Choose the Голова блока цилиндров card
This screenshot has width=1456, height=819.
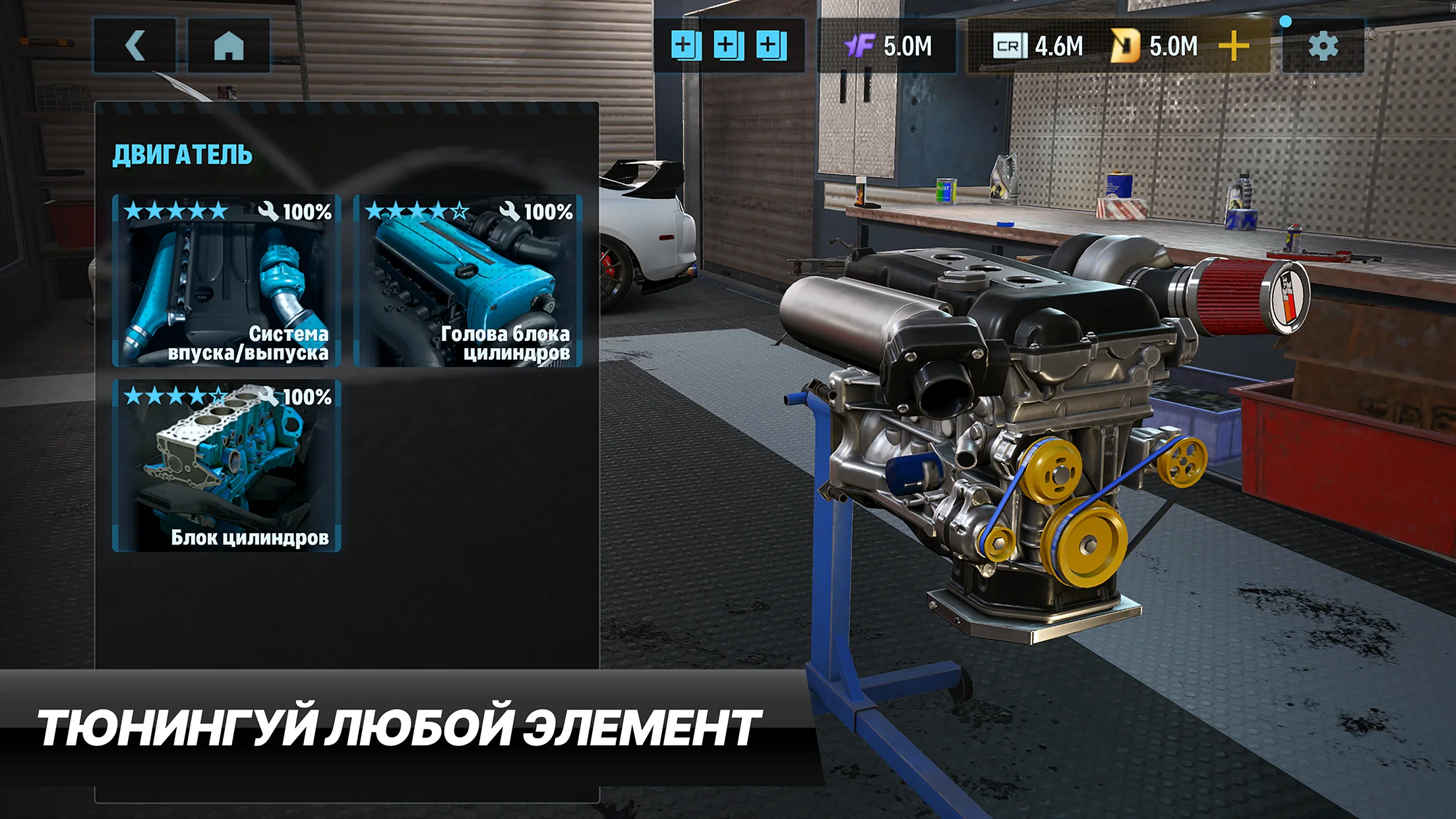point(468,280)
